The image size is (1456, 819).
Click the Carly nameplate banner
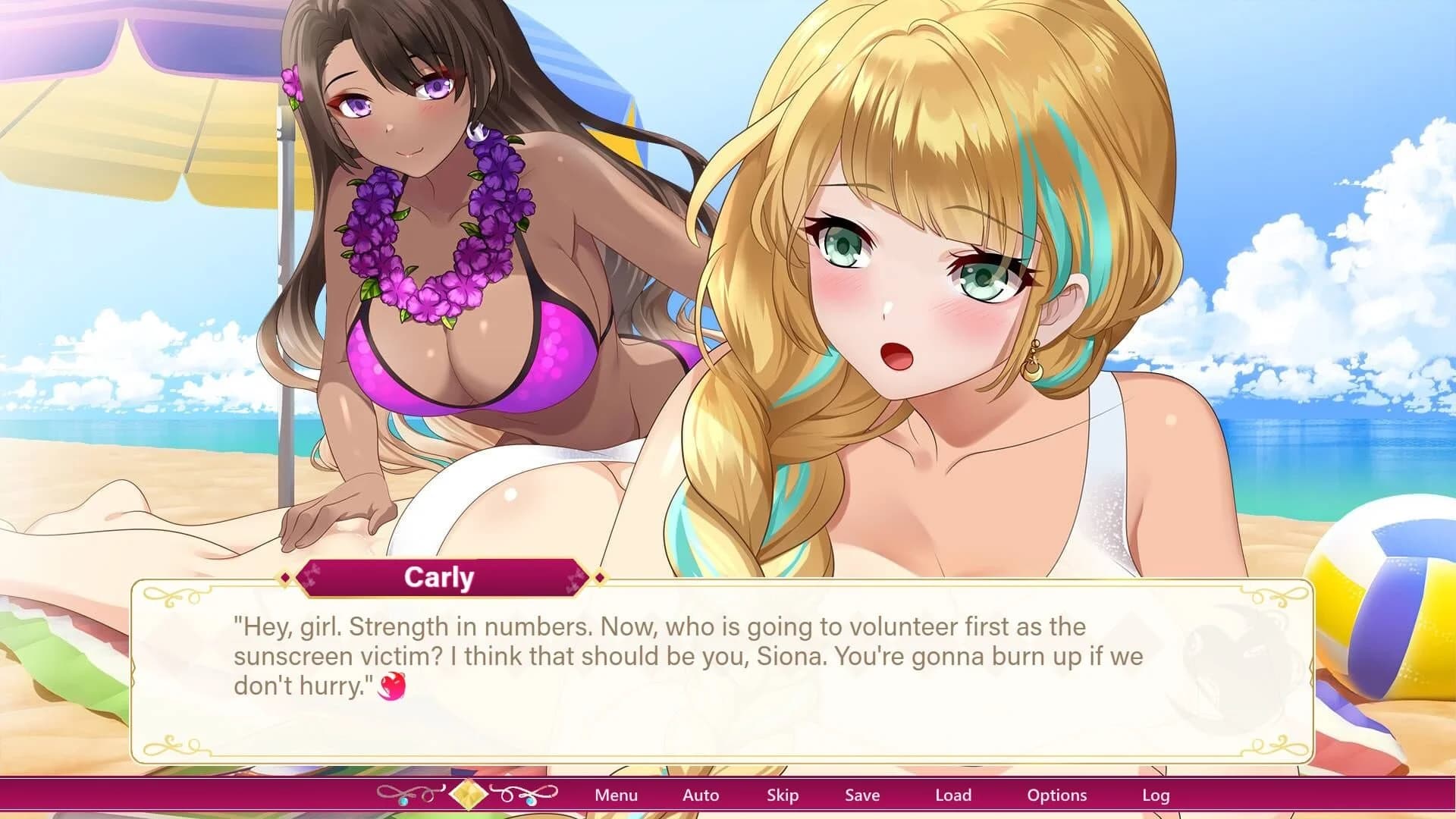(440, 577)
